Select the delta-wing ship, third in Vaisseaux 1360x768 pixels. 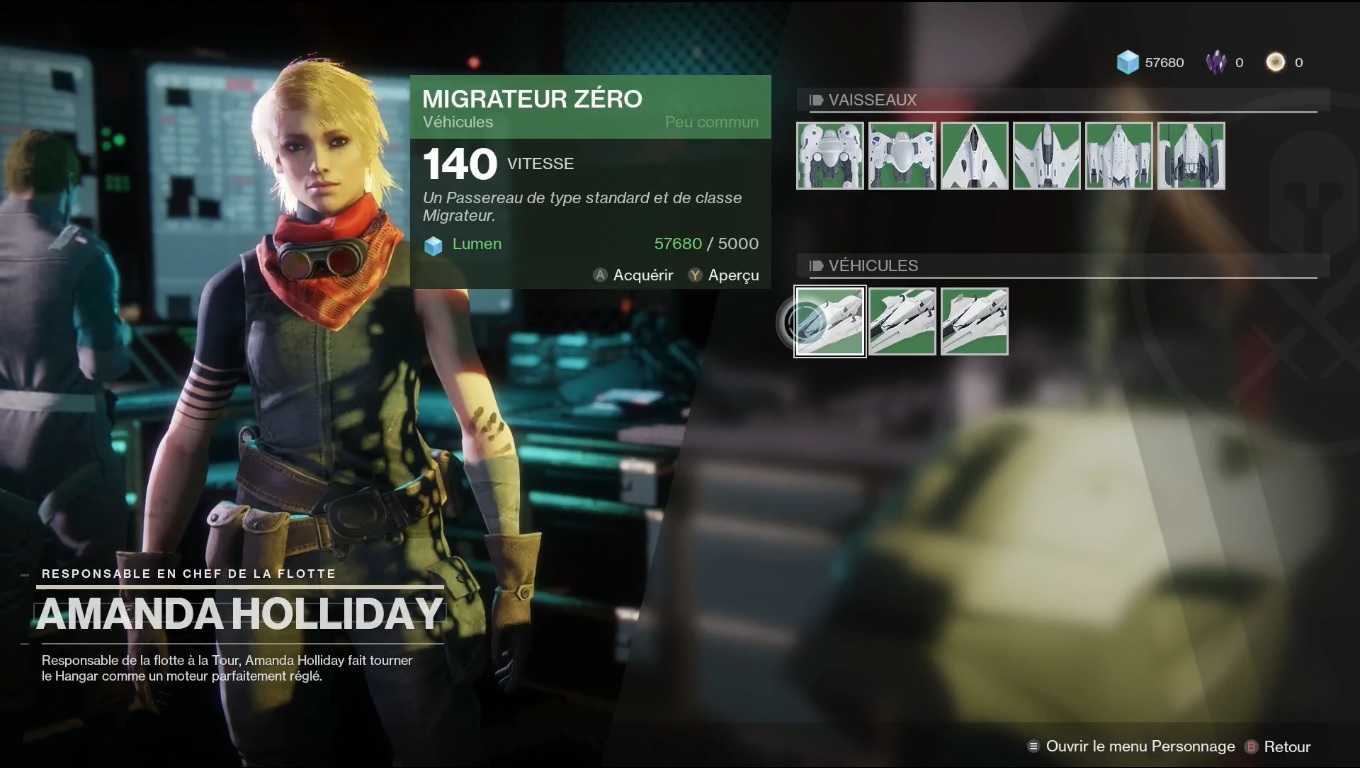click(x=974, y=156)
